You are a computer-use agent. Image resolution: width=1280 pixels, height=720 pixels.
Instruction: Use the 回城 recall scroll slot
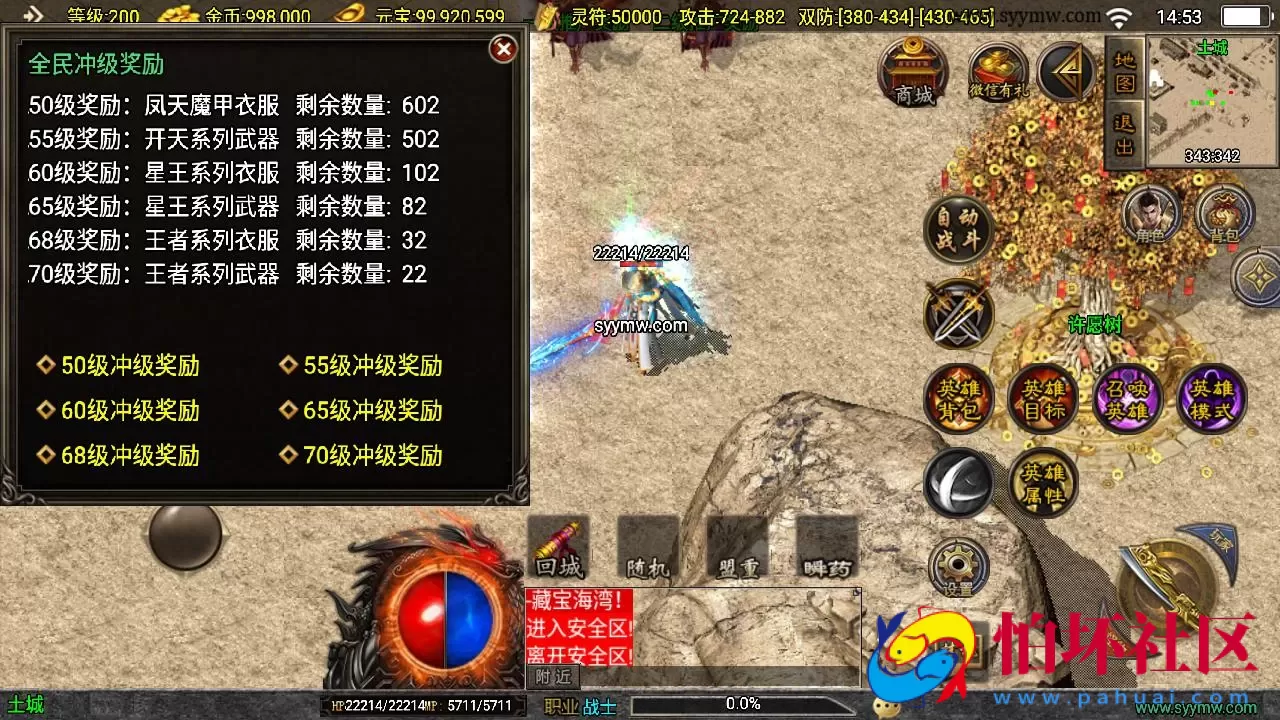click(x=558, y=545)
